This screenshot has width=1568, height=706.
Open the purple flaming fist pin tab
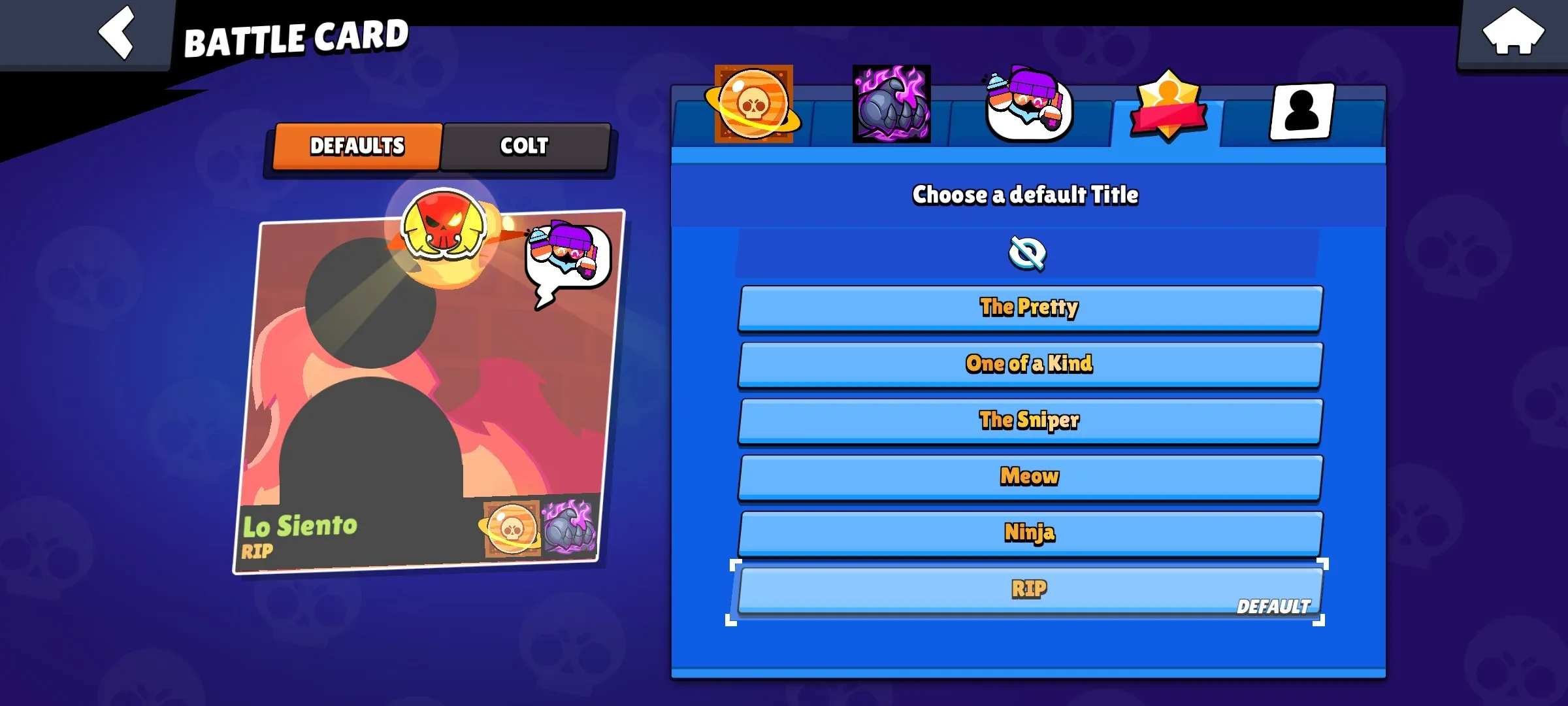[x=891, y=105]
